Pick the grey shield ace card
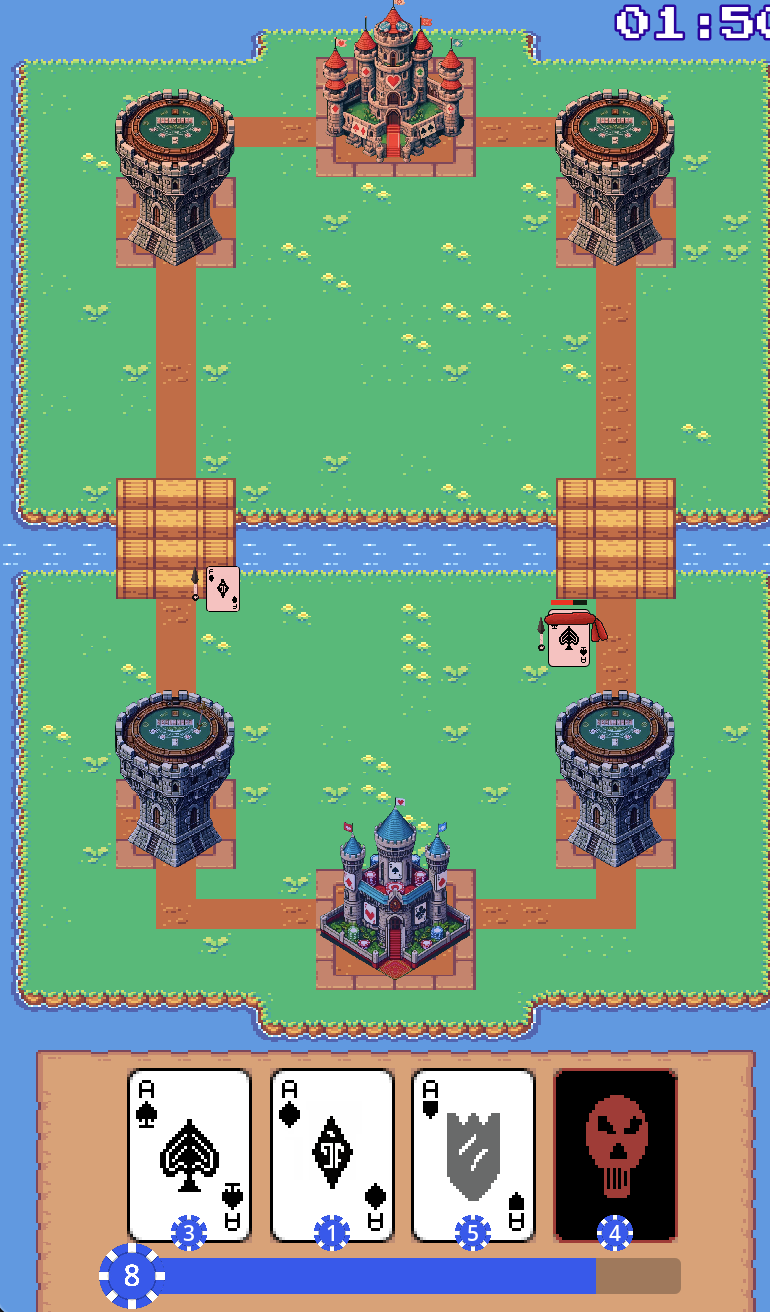The height and width of the screenshot is (1312, 770). pos(474,1153)
